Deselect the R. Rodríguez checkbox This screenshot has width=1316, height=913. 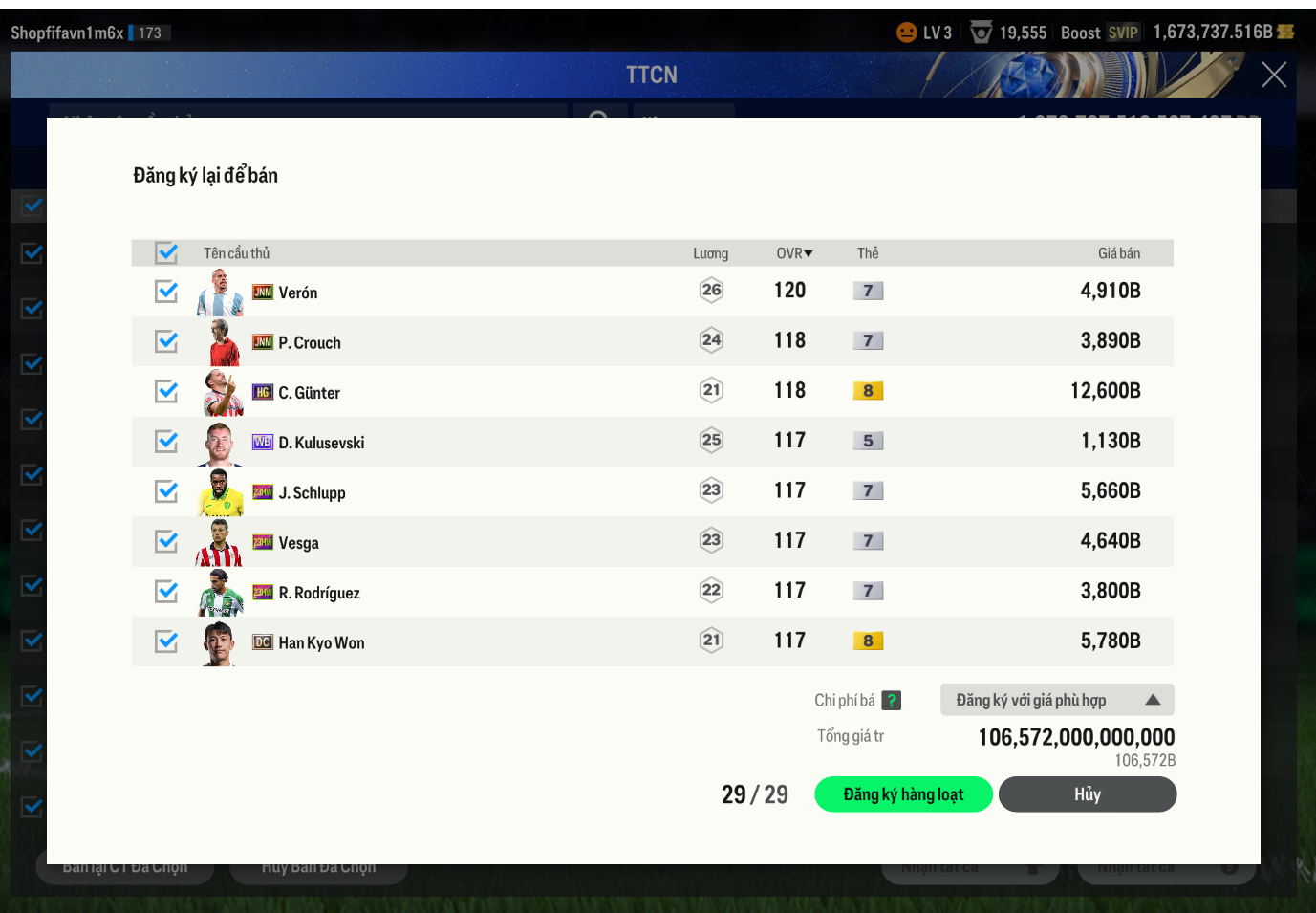[x=166, y=591]
